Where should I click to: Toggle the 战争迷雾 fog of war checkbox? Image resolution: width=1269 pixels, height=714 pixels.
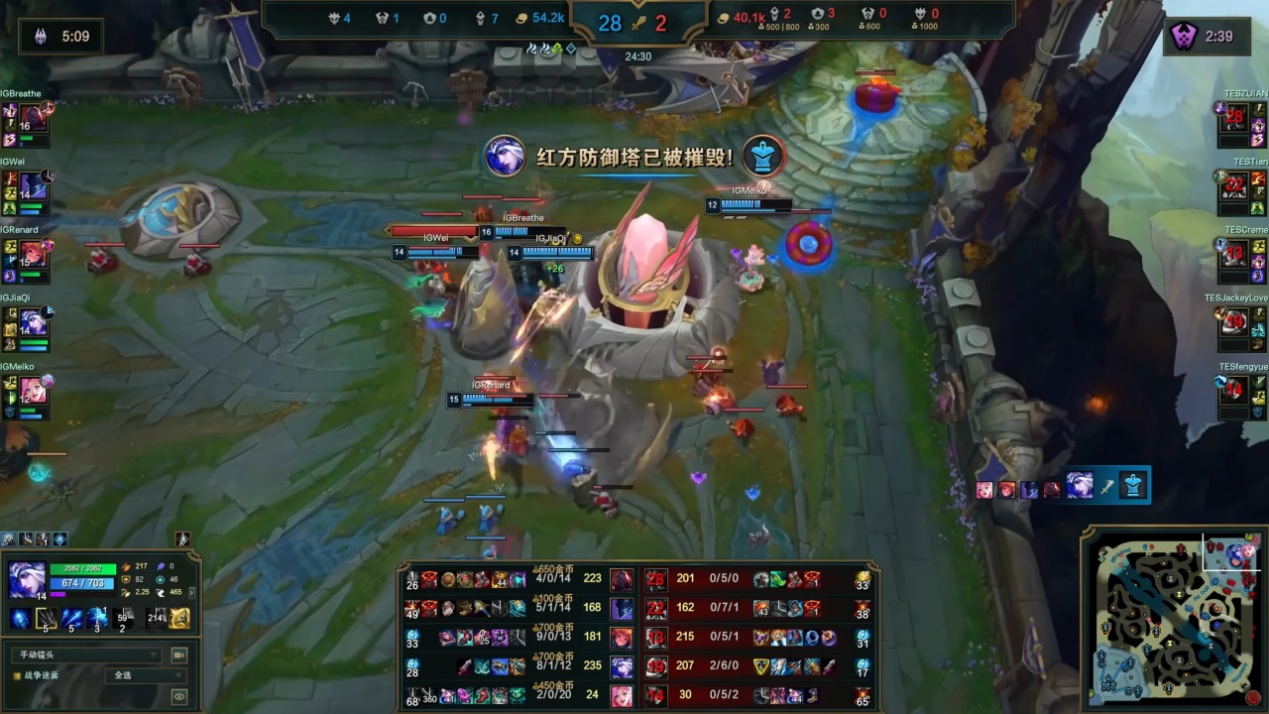17,676
